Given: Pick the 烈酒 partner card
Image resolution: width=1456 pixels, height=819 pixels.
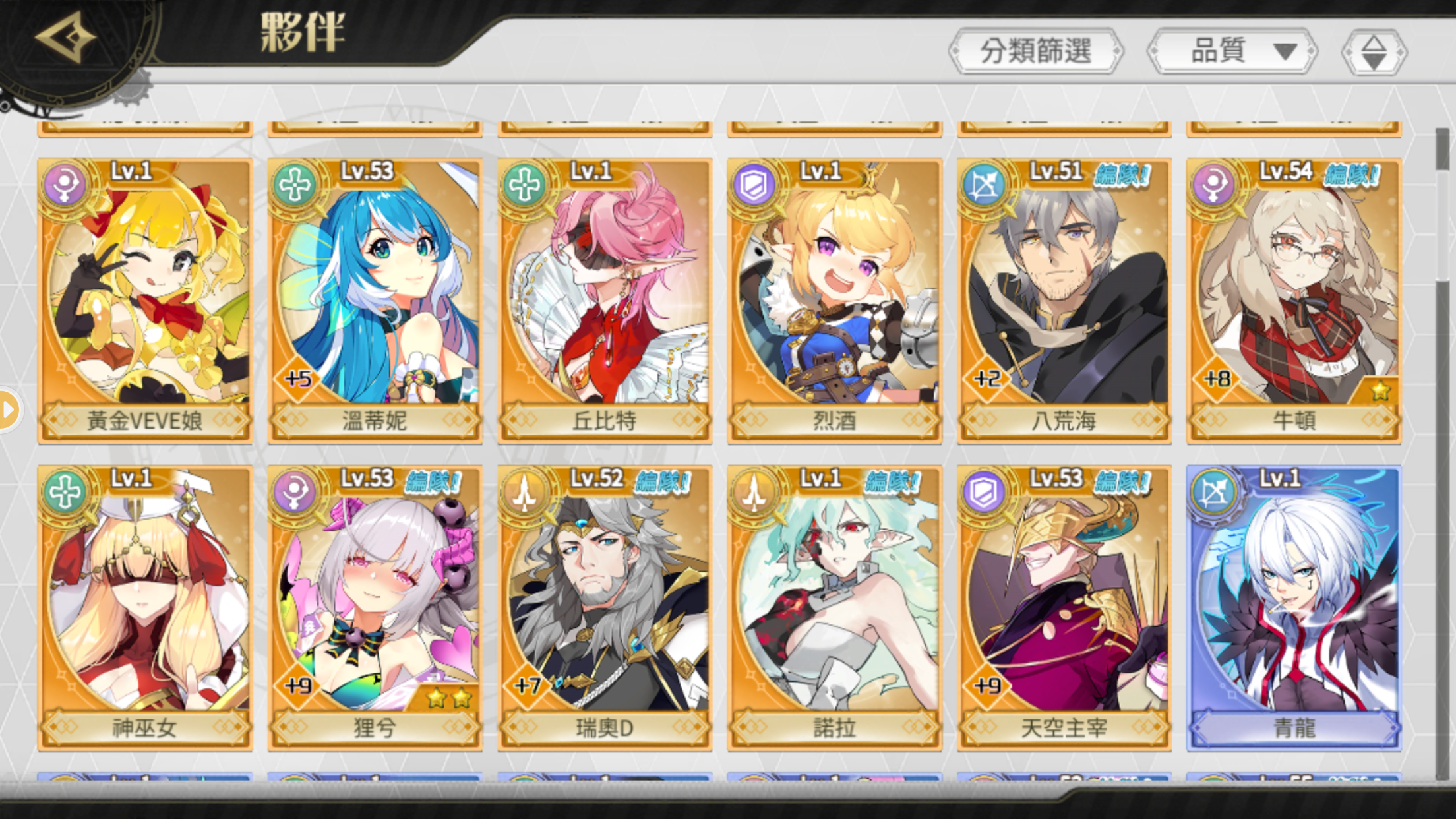Looking at the screenshot, I should (x=834, y=300).
